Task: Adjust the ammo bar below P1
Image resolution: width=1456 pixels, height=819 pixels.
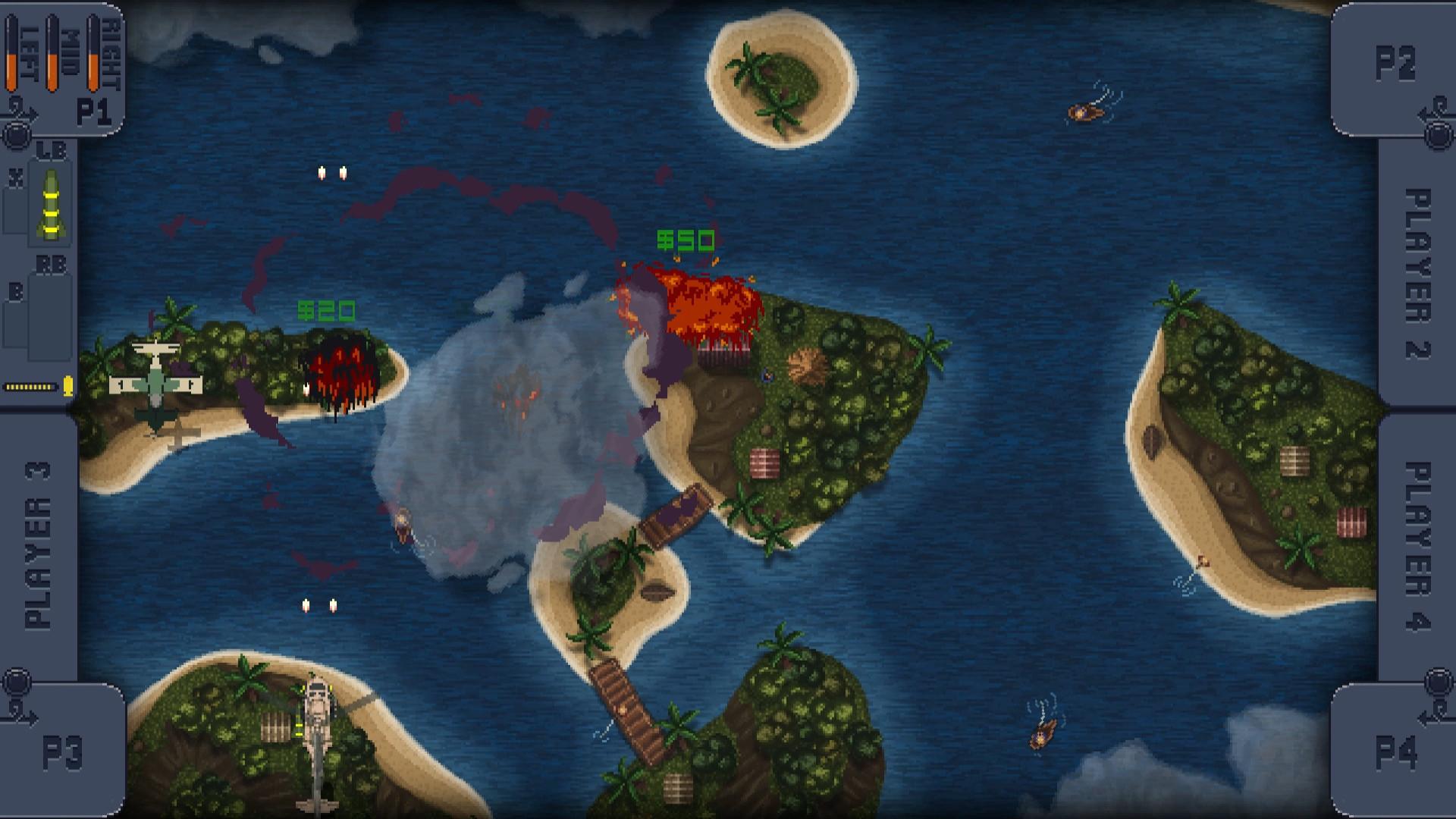Action: point(32,387)
